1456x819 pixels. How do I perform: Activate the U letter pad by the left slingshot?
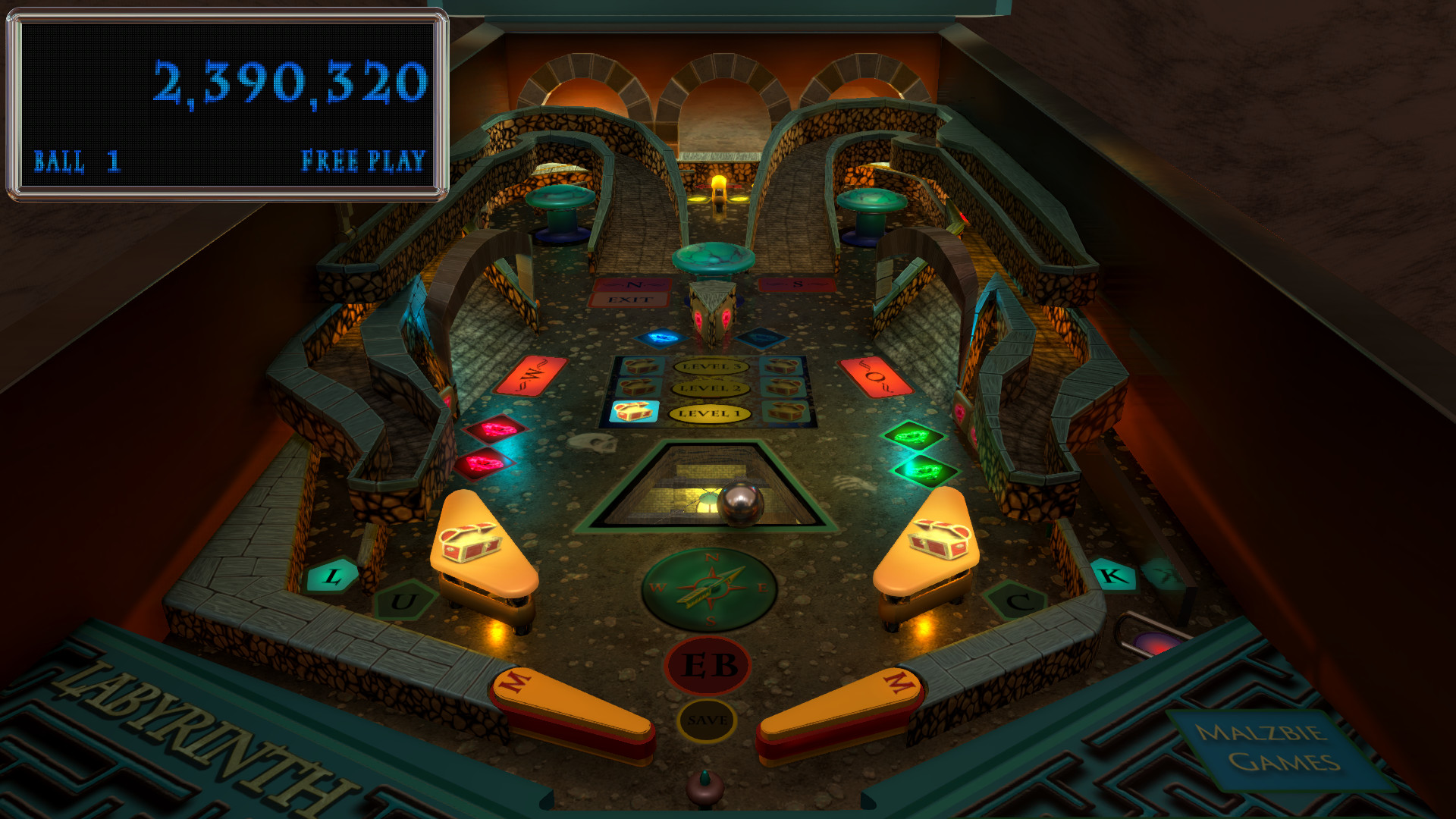(406, 603)
